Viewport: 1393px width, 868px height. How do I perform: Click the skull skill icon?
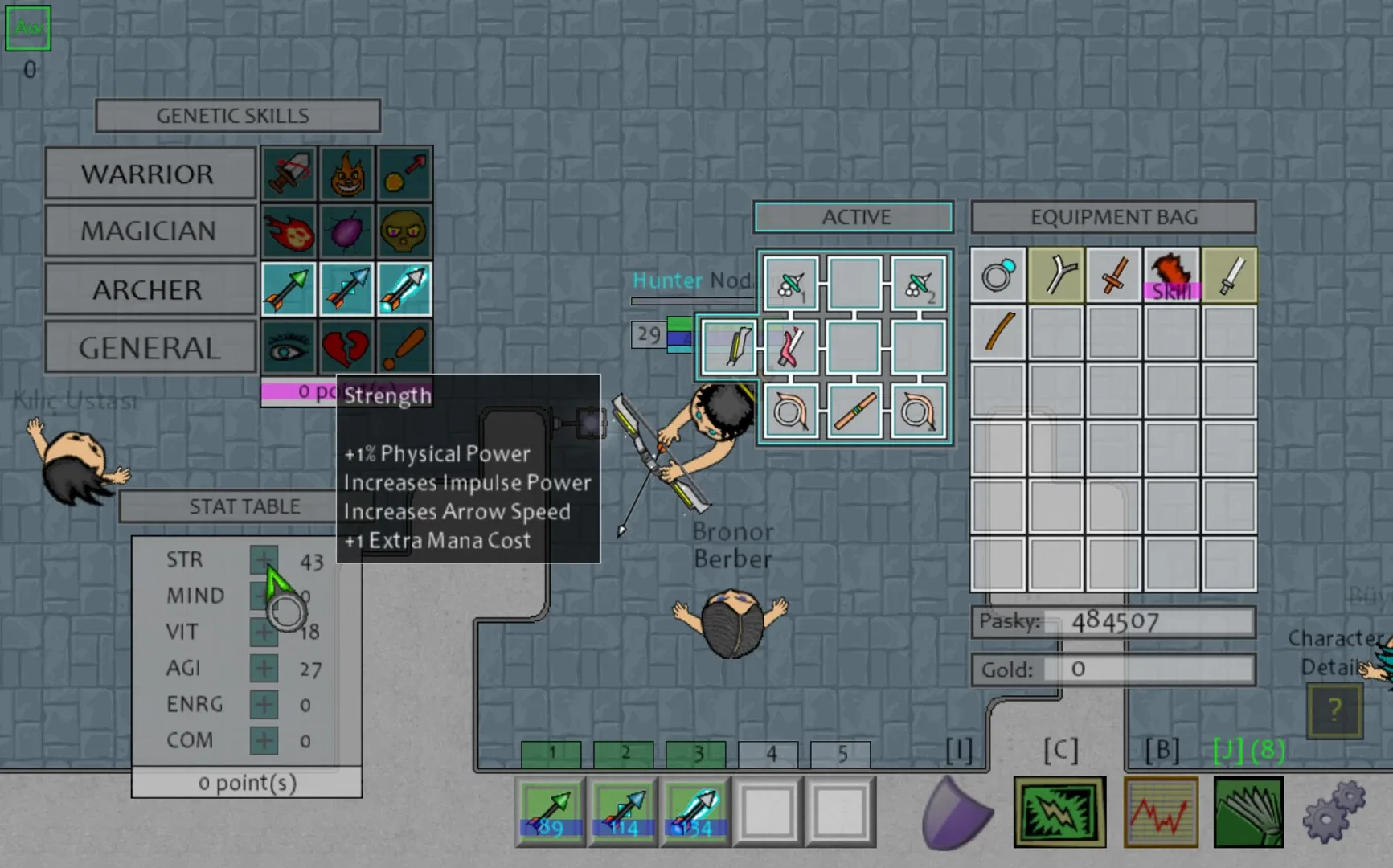404,231
